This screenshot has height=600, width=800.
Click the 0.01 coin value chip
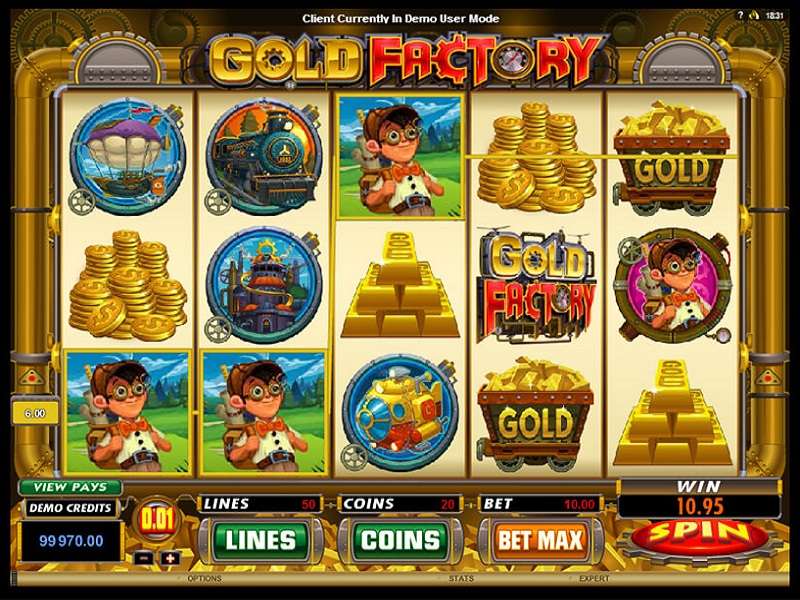[x=157, y=519]
